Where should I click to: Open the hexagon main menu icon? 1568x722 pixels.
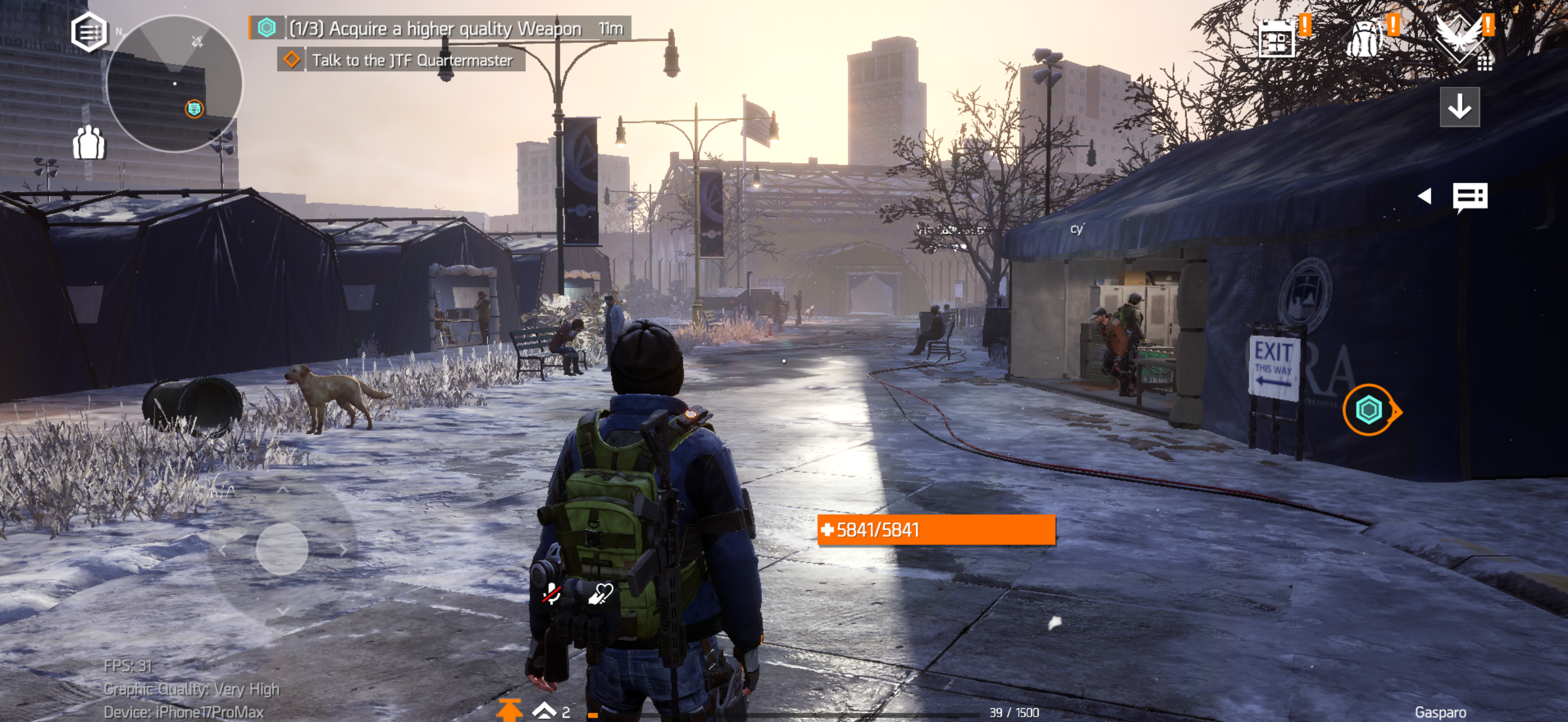tap(89, 32)
